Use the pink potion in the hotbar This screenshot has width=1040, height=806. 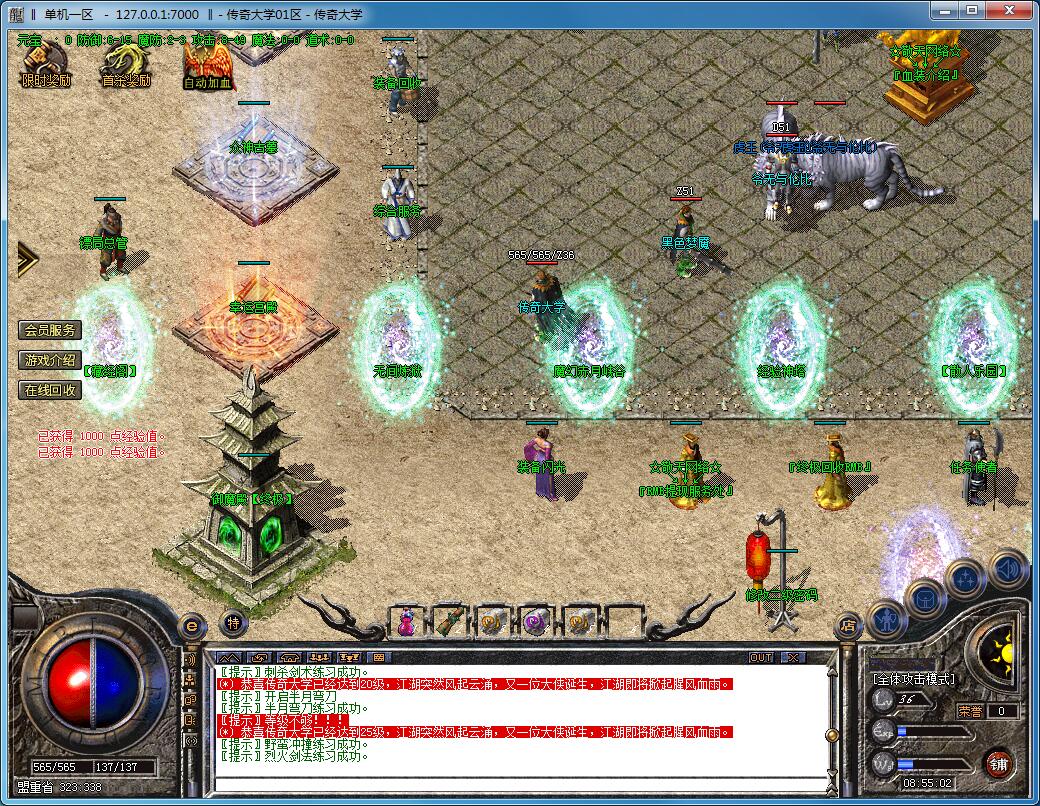point(406,622)
